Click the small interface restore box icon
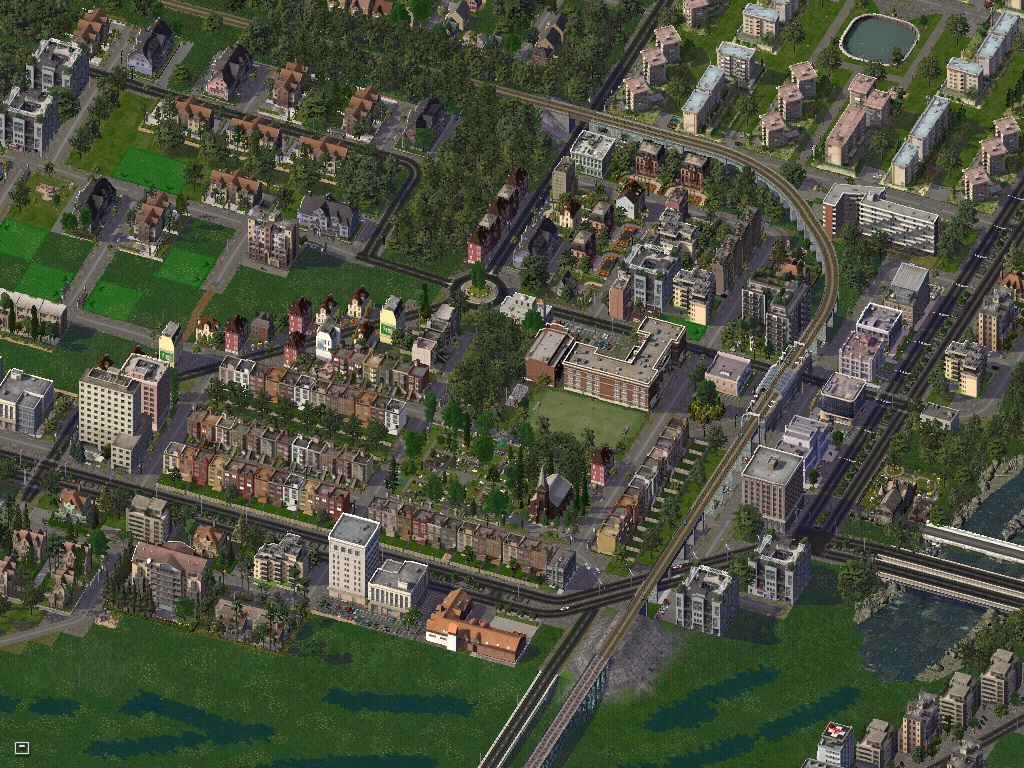The width and height of the screenshot is (1024, 768). click(x=22, y=747)
